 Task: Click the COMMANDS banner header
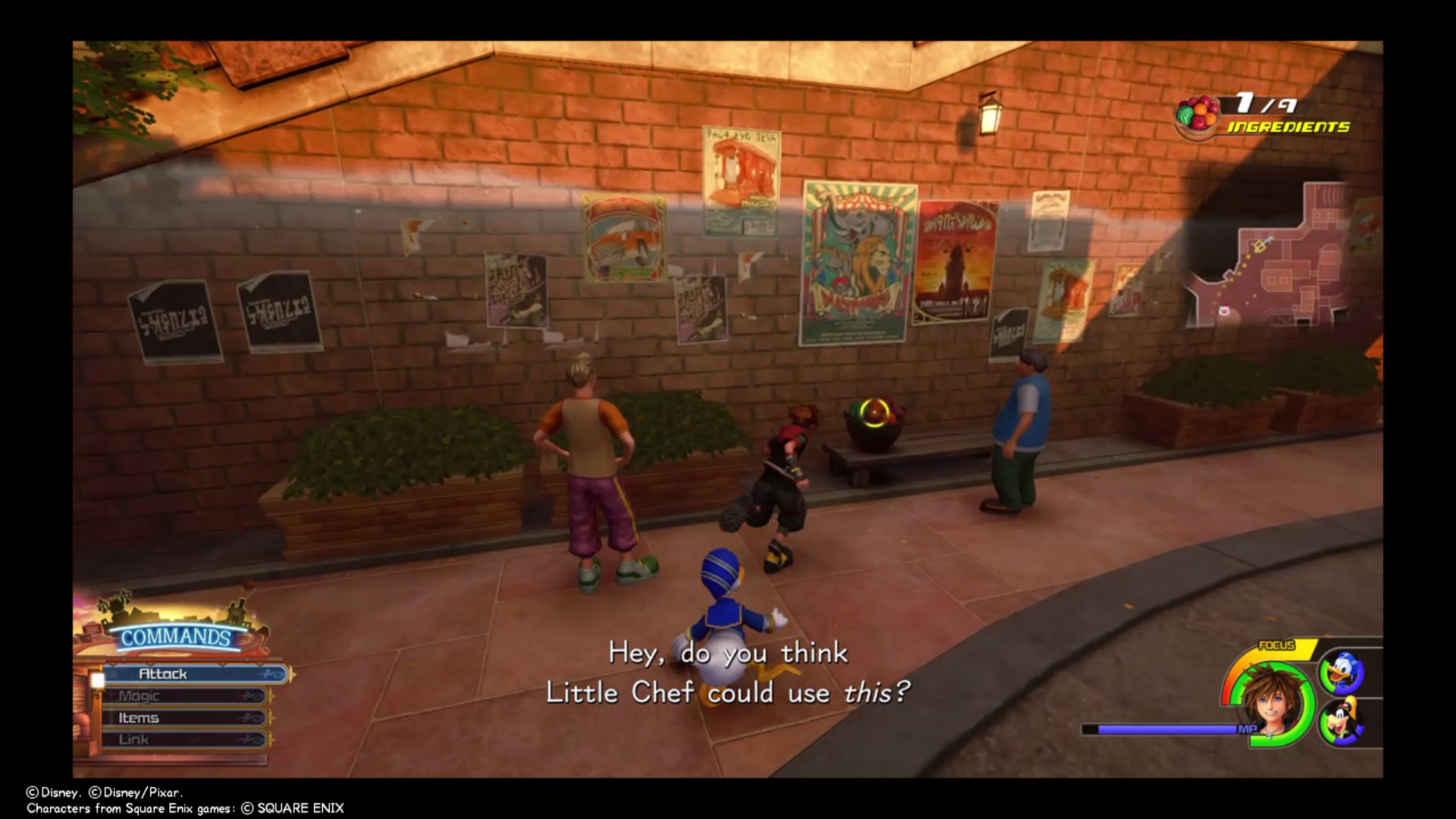pos(176,639)
